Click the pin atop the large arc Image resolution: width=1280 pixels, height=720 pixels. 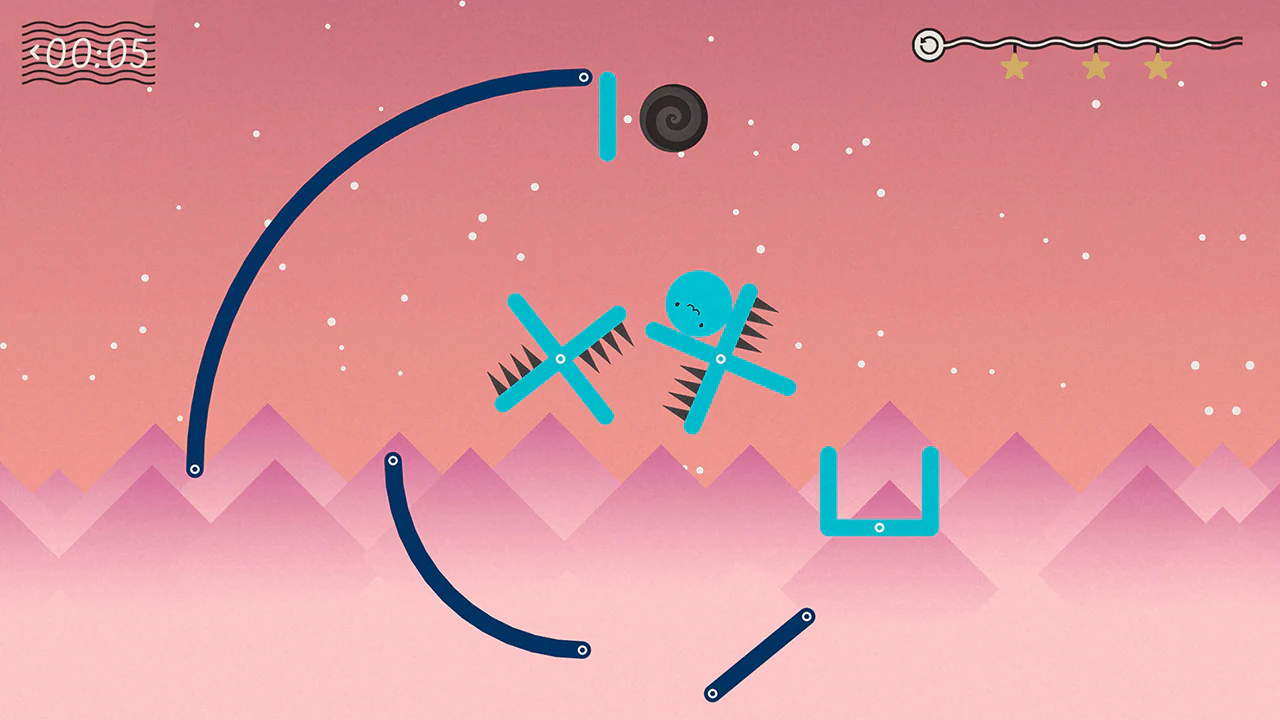[584, 76]
